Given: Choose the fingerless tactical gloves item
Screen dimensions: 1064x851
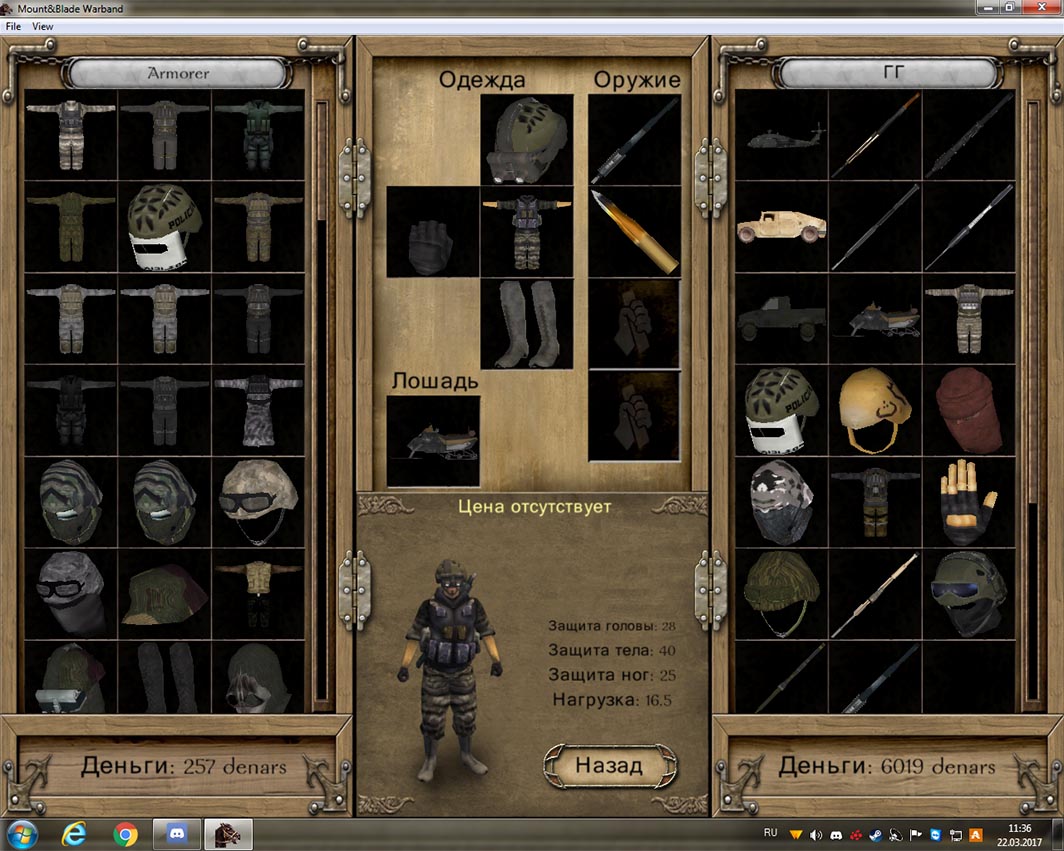Looking at the screenshot, I should click(x=968, y=502).
